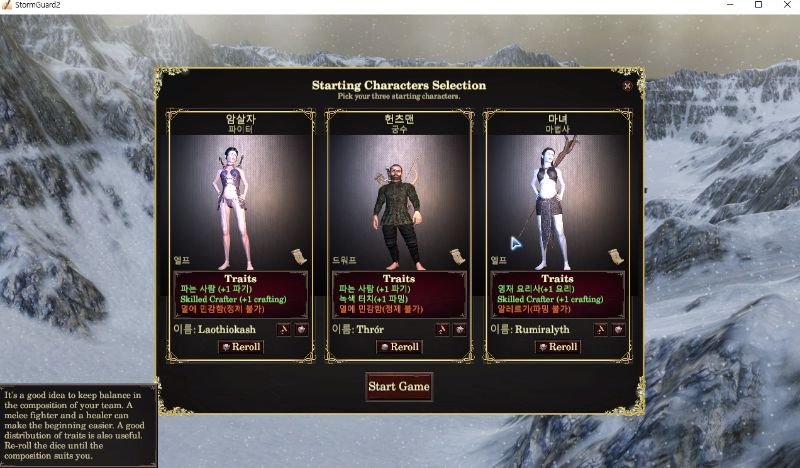This screenshot has height=468, width=800.
Task: Open the scroll icon on Thrór's card
Action: click(457, 256)
